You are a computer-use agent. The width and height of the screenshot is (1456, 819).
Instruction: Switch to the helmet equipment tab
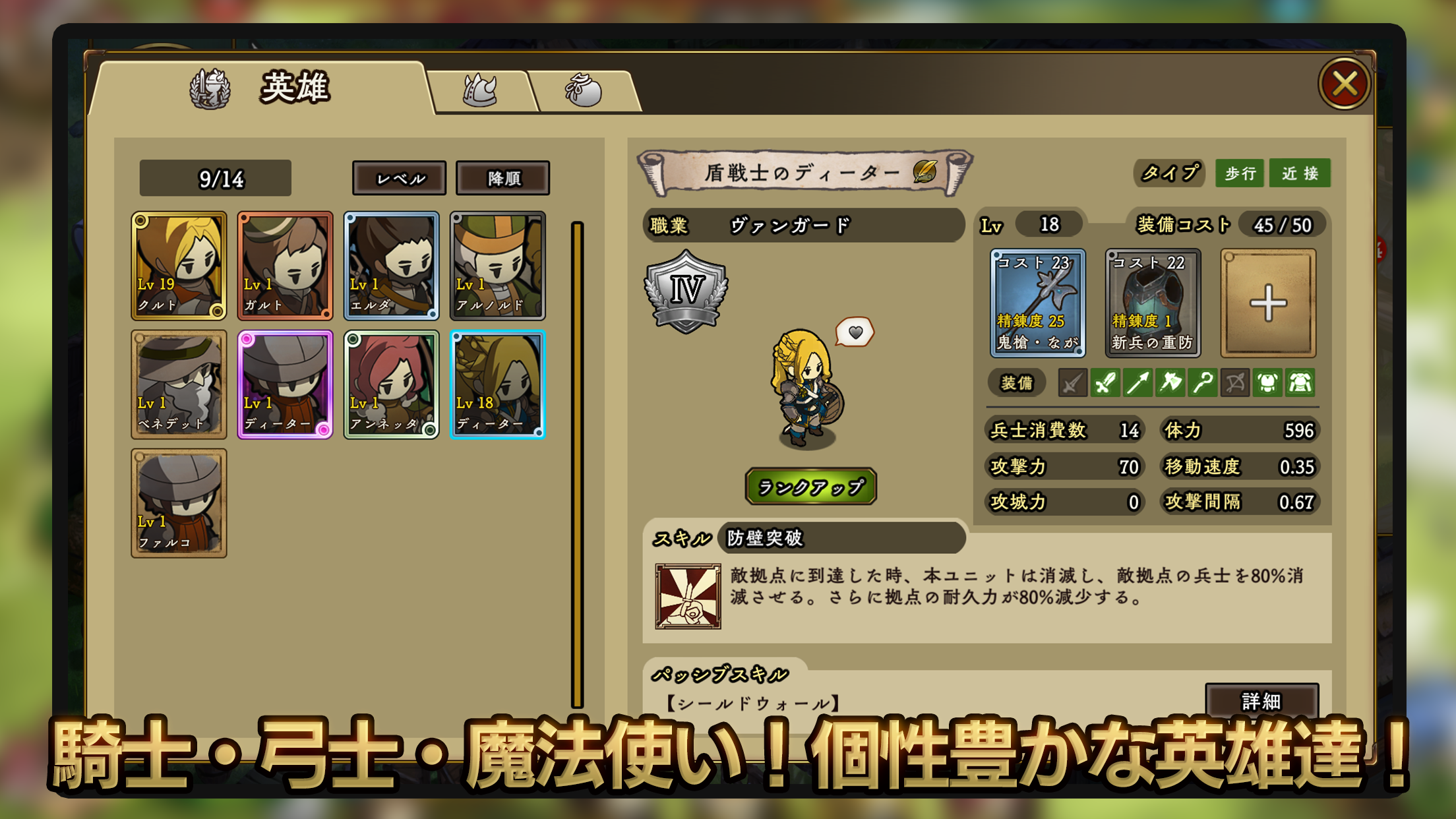click(x=479, y=91)
